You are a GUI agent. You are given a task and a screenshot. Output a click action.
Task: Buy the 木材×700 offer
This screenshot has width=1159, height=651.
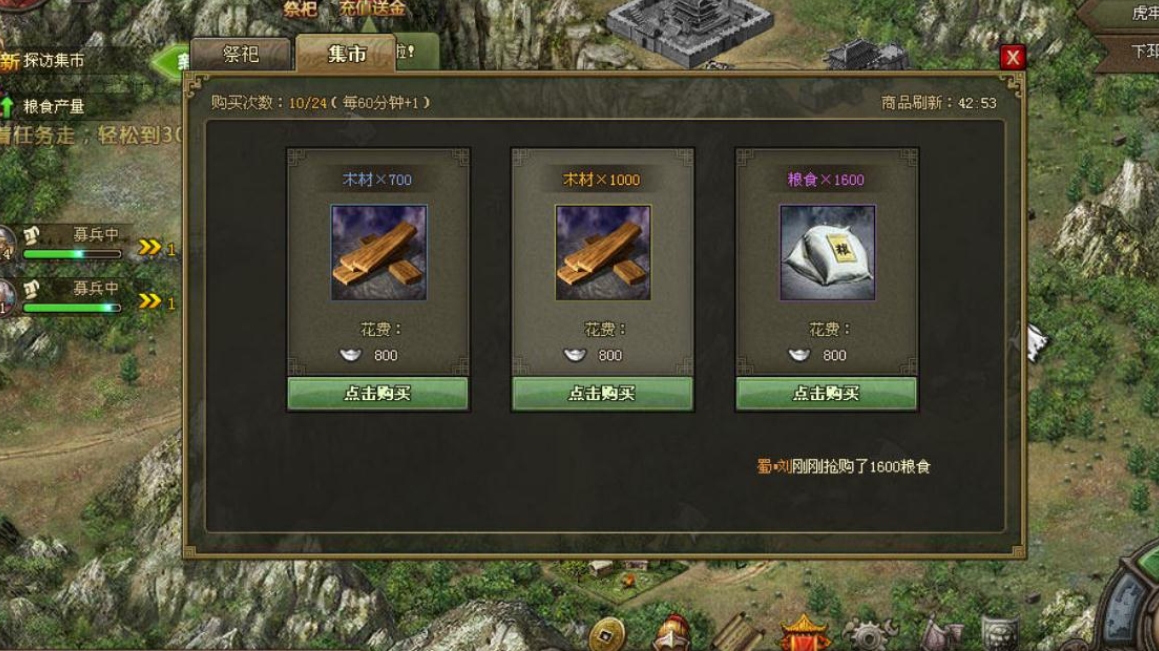point(378,393)
